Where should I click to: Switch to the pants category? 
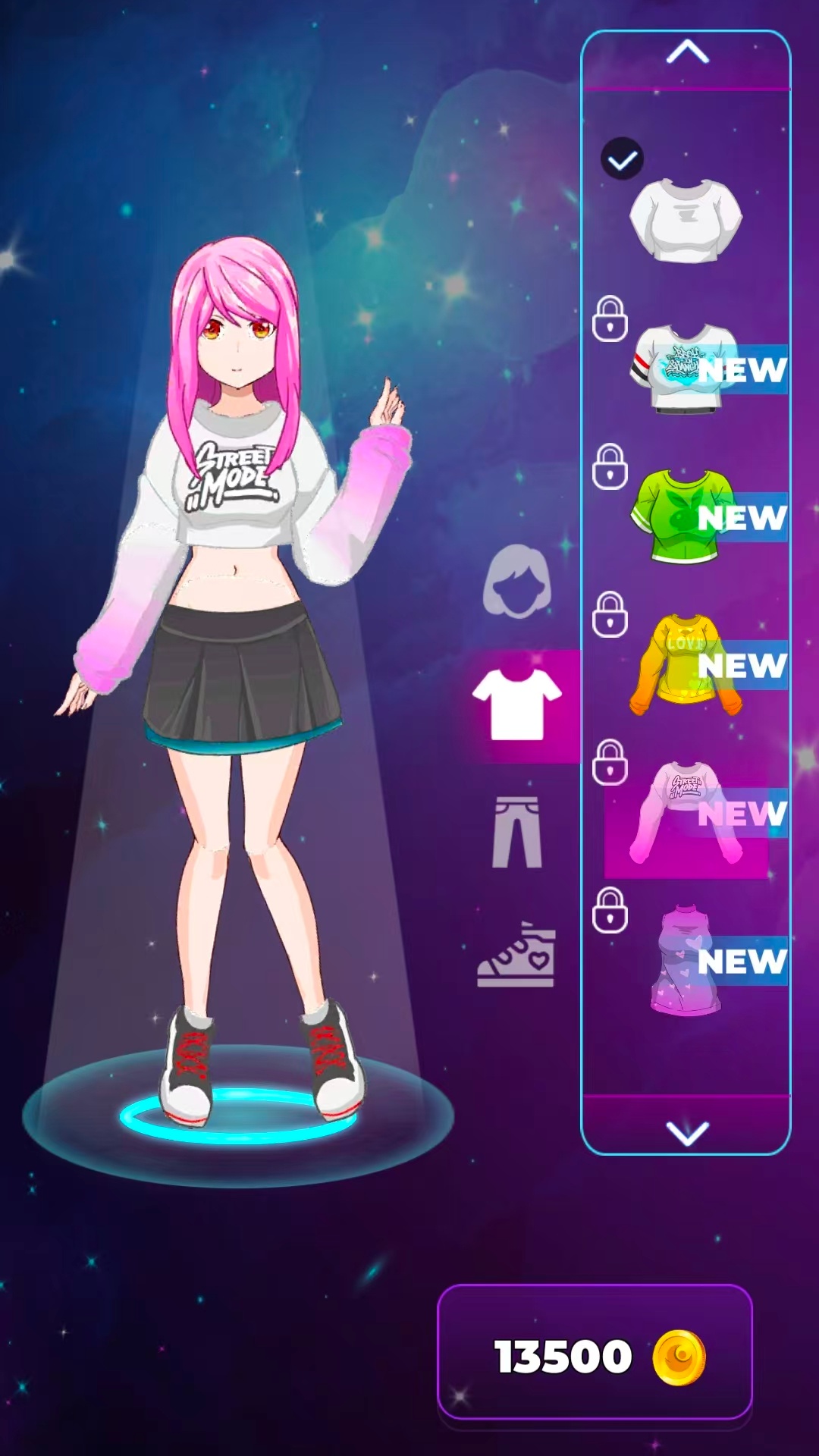pyautogui.click(x=517, y=832)
